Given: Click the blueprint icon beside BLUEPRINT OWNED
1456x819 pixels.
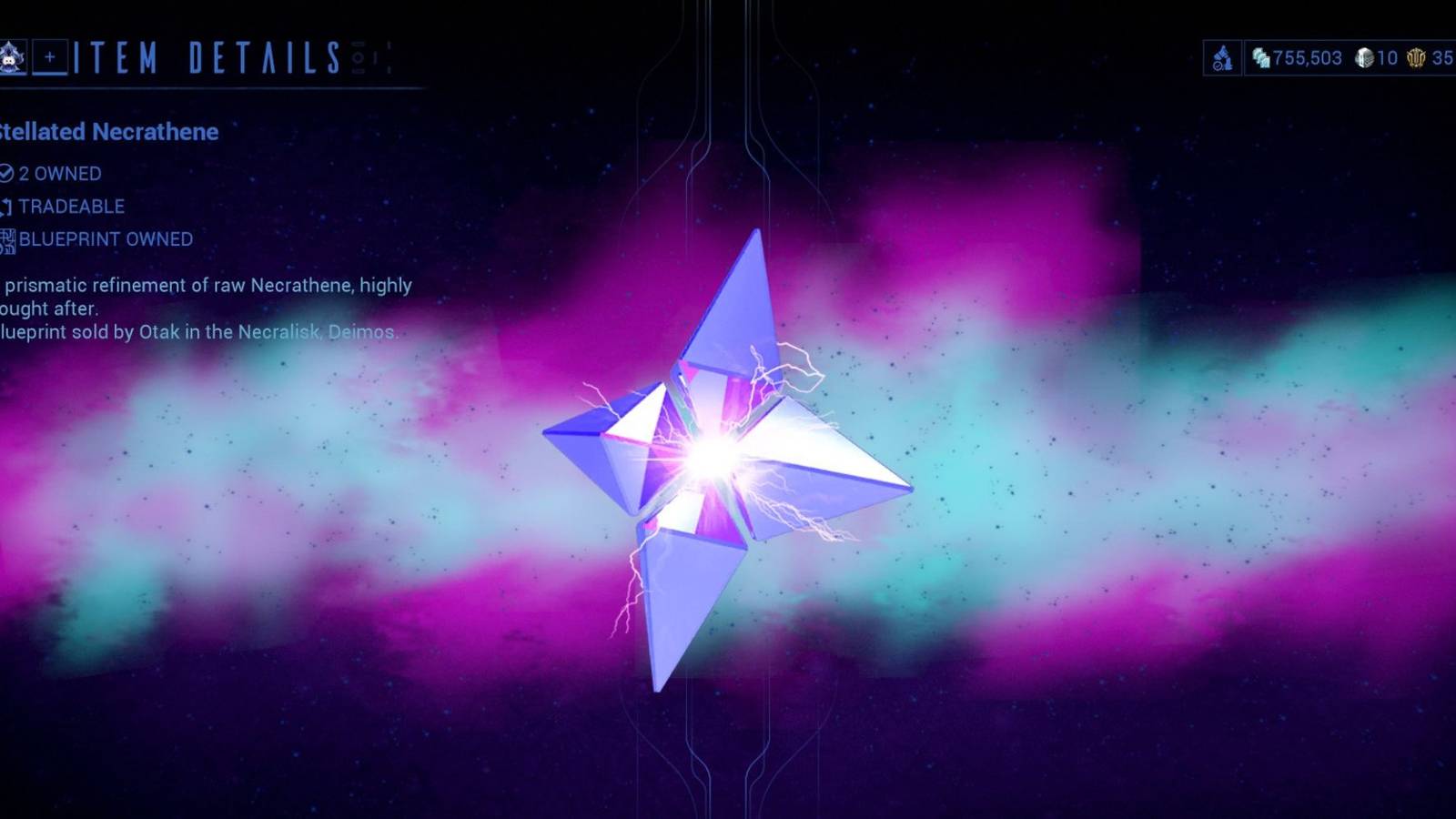Looking at the screenshot, I should [x=9, y=238].
